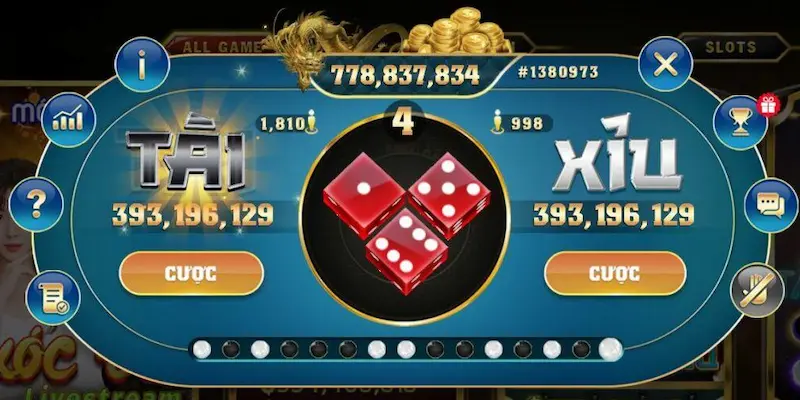
Task: Switch to the ALL GAME tab
Action: coord(215,46)
